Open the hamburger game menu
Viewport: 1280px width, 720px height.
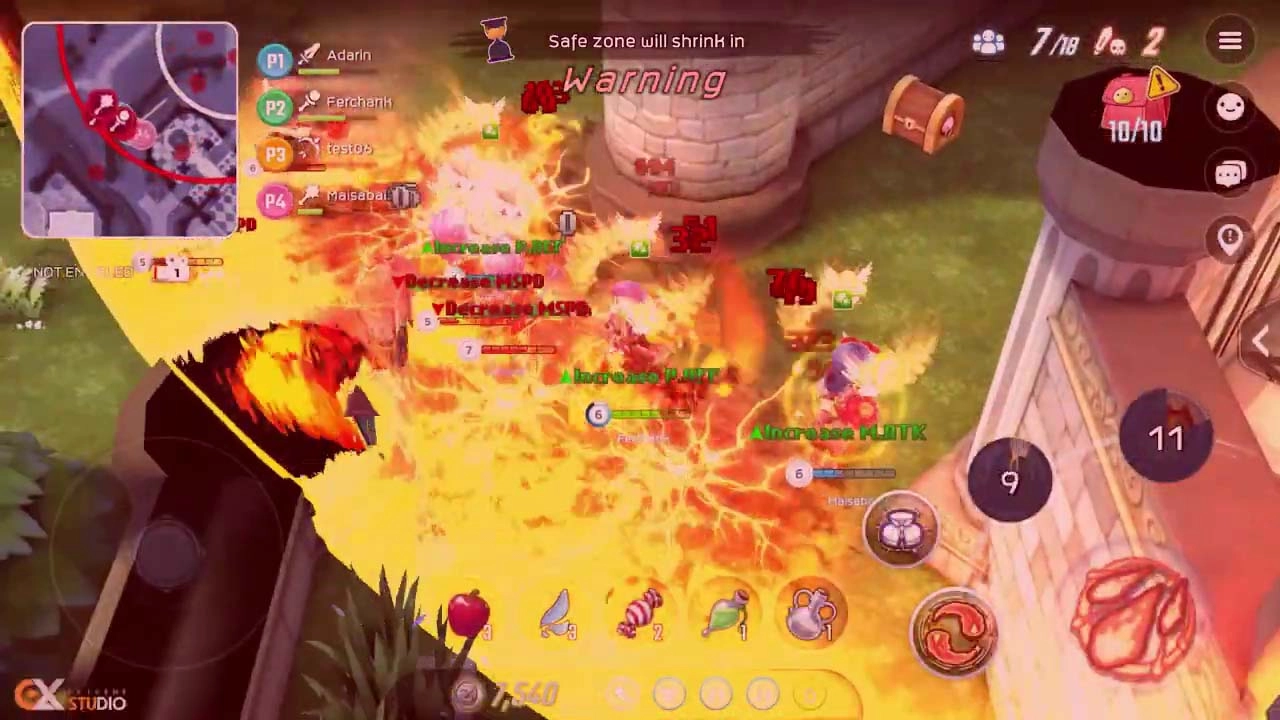click(x=1229, y=41)
